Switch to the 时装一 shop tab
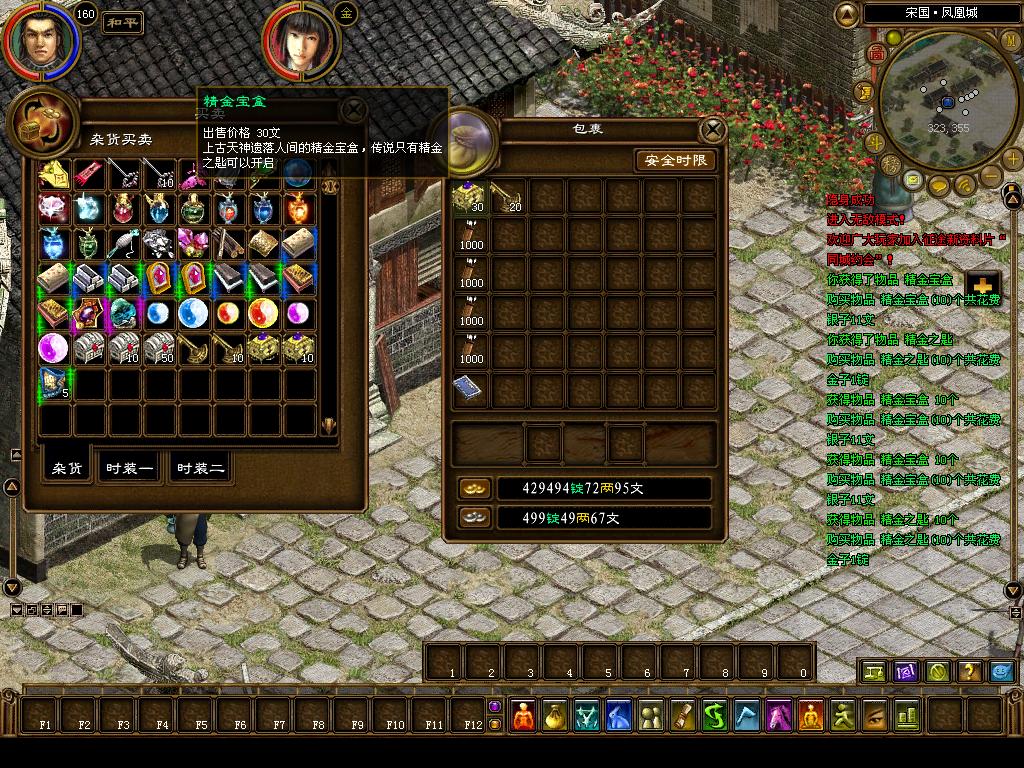This screenshot has width=1024, height=768. (x=130, y=468)
